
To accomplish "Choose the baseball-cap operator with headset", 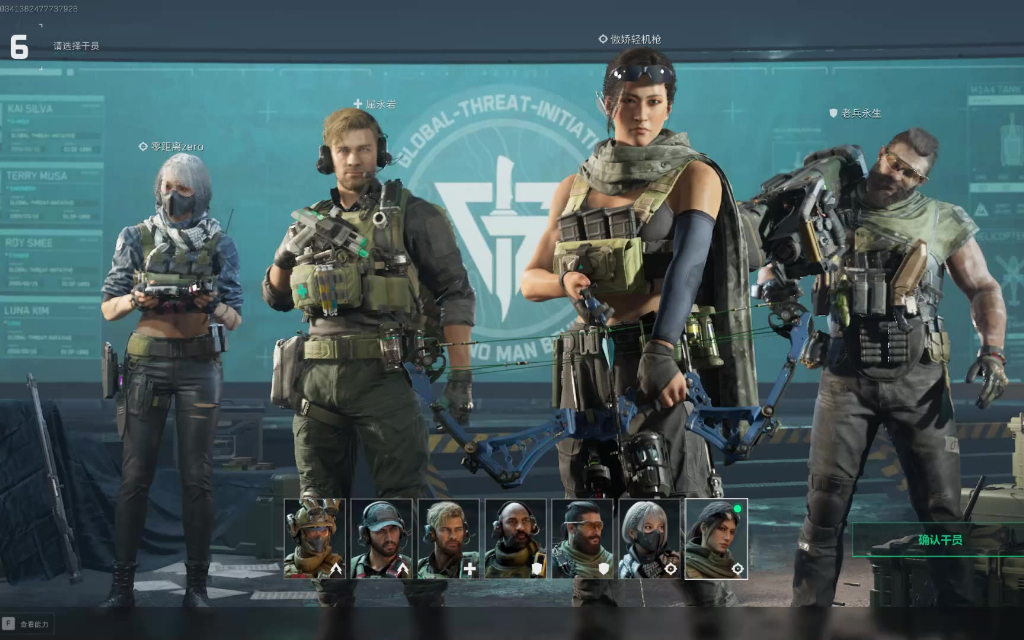I will (381, 538).
